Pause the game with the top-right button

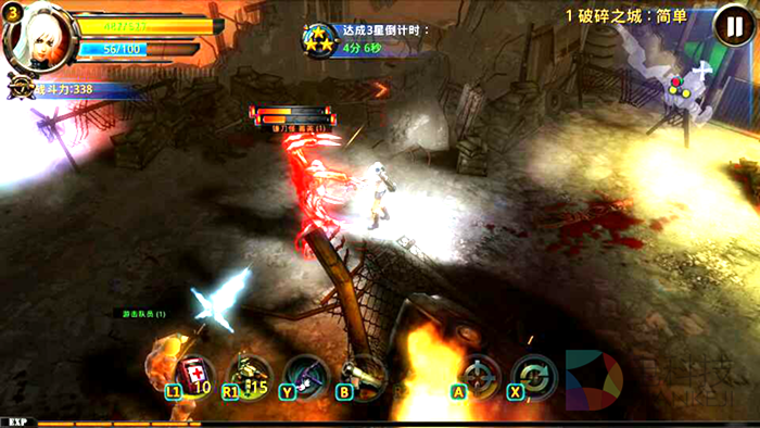click(734, 26)
